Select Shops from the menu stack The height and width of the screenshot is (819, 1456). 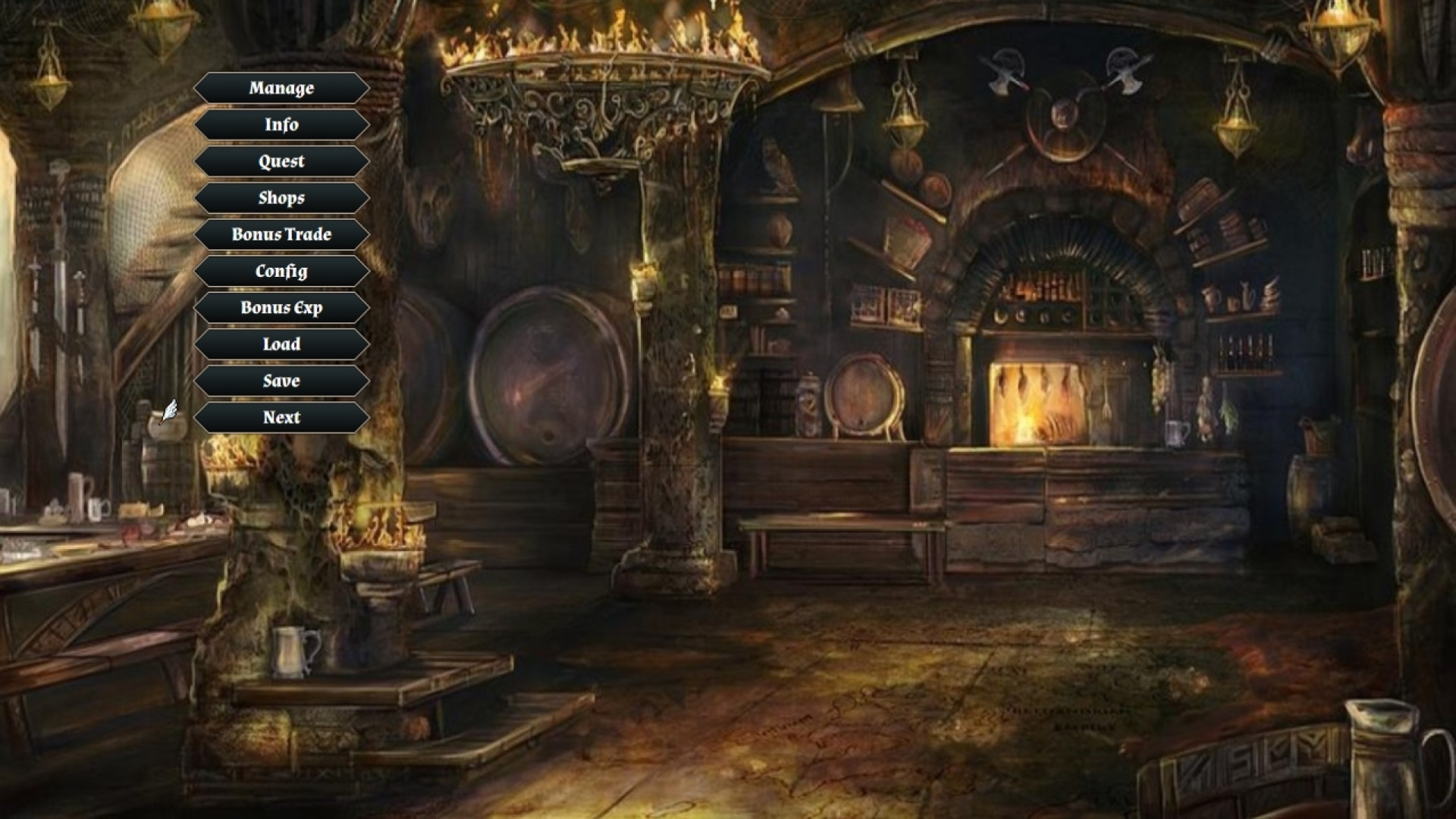pos(281,198)
